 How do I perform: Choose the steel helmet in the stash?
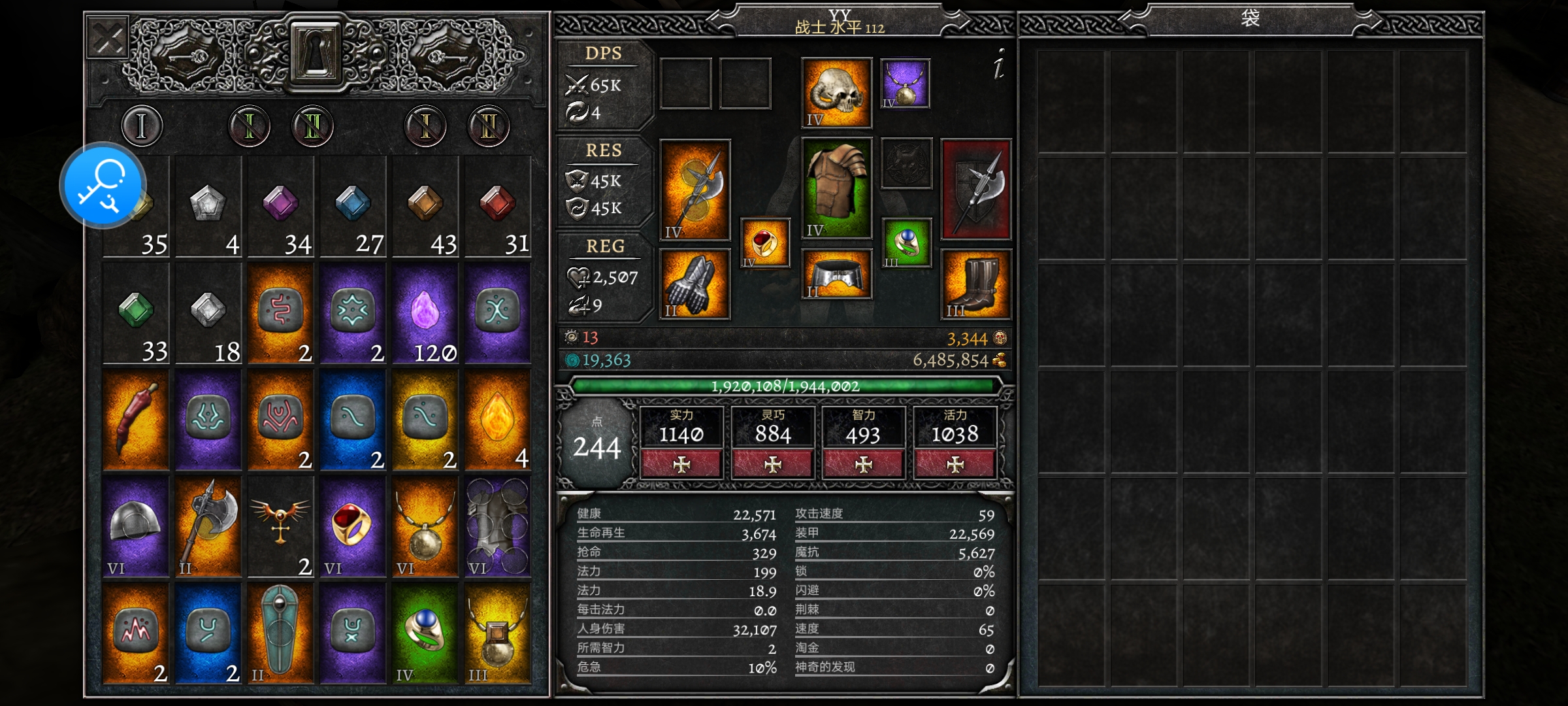(x=136, y=527)
